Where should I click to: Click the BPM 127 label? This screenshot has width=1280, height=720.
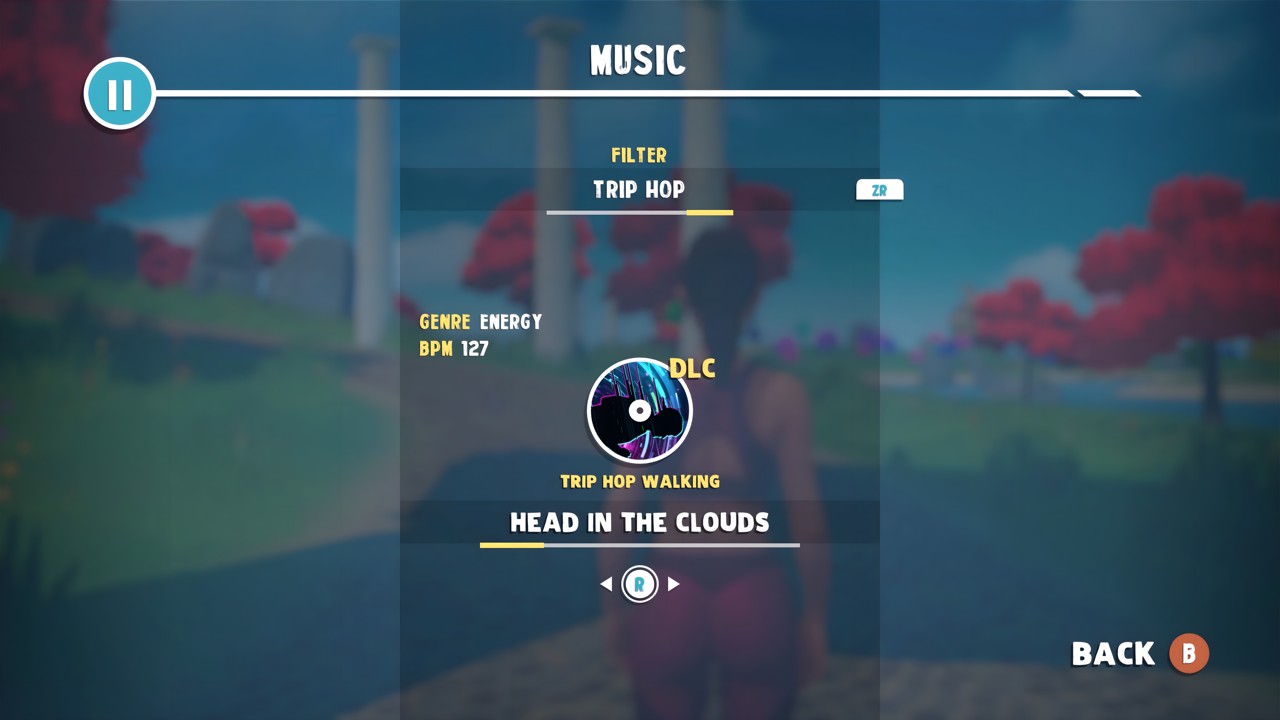click(454, 349)
